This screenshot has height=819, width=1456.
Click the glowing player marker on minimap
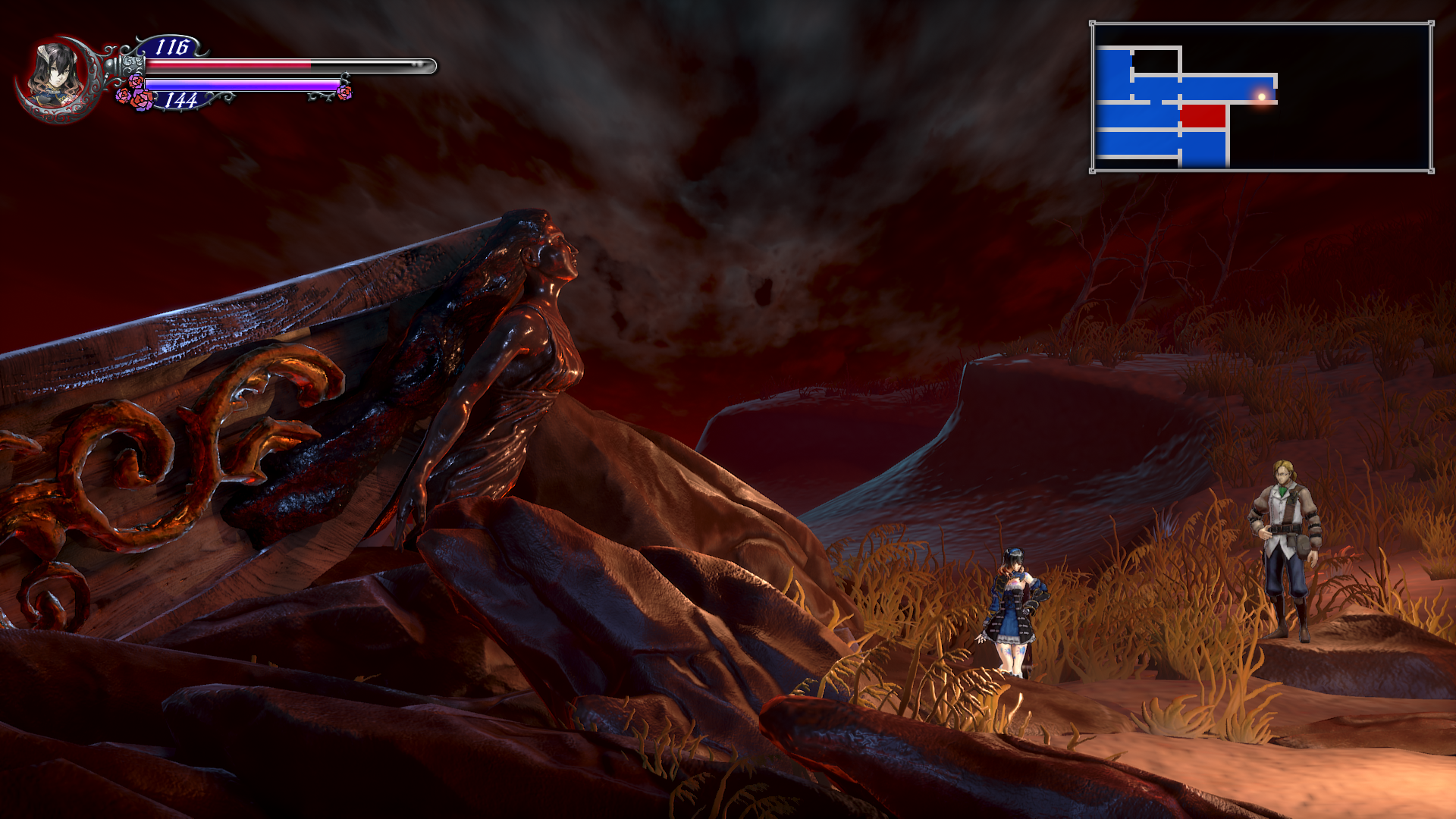1262,96
